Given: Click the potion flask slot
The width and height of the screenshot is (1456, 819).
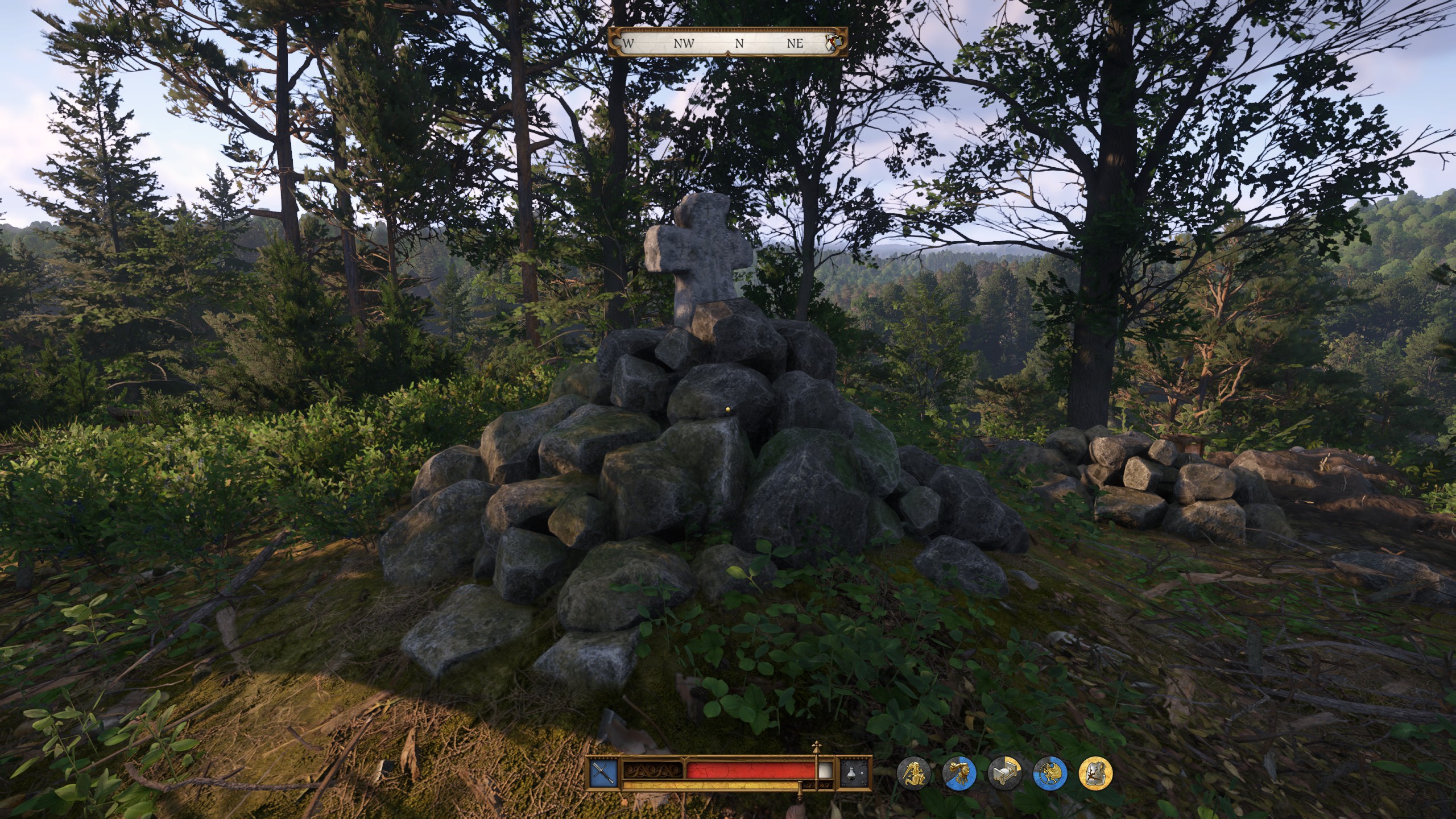Looking at the screenshot, I should [855, 772].
